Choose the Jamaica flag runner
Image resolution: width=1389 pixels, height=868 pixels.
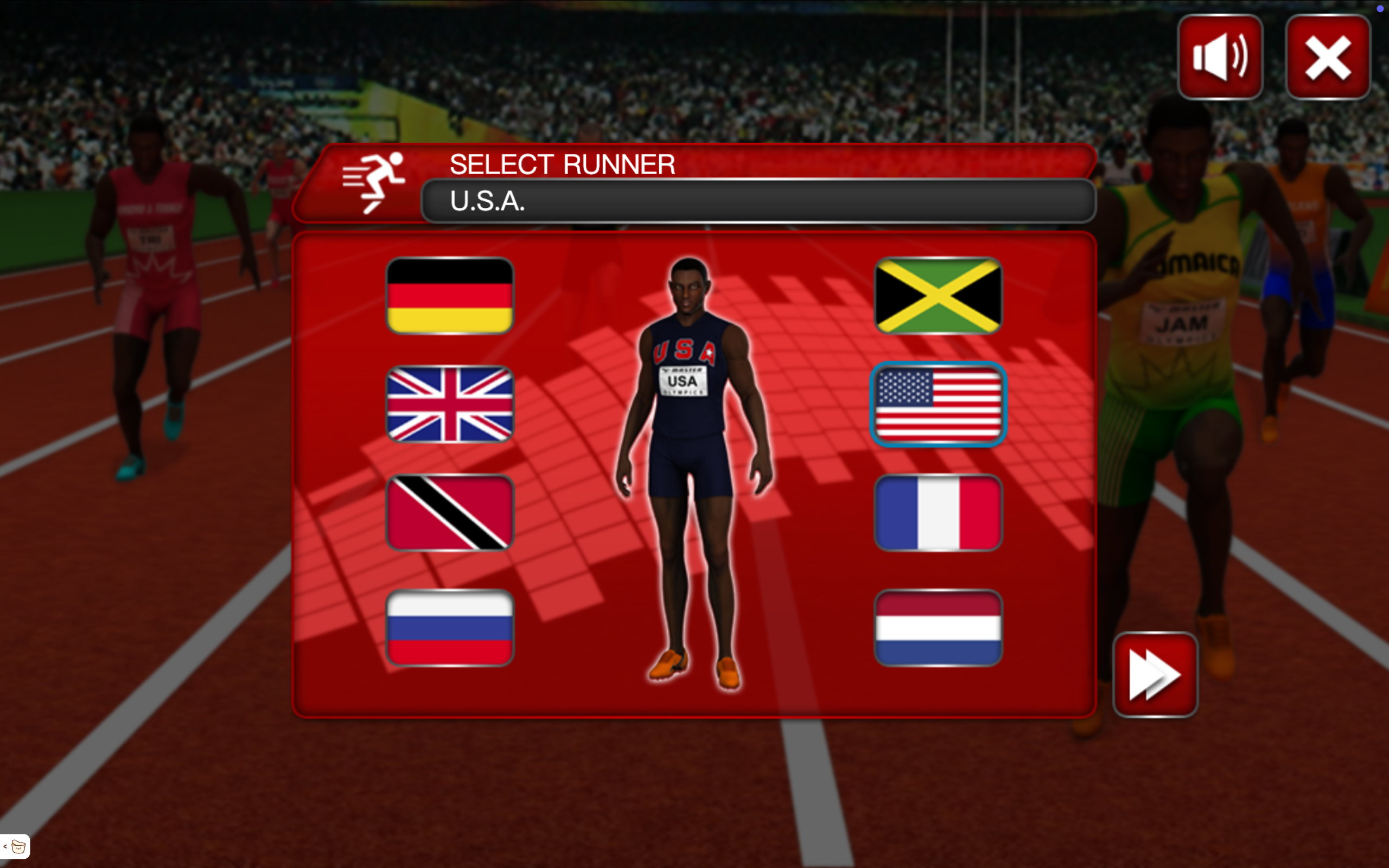(x=938, y=296)
